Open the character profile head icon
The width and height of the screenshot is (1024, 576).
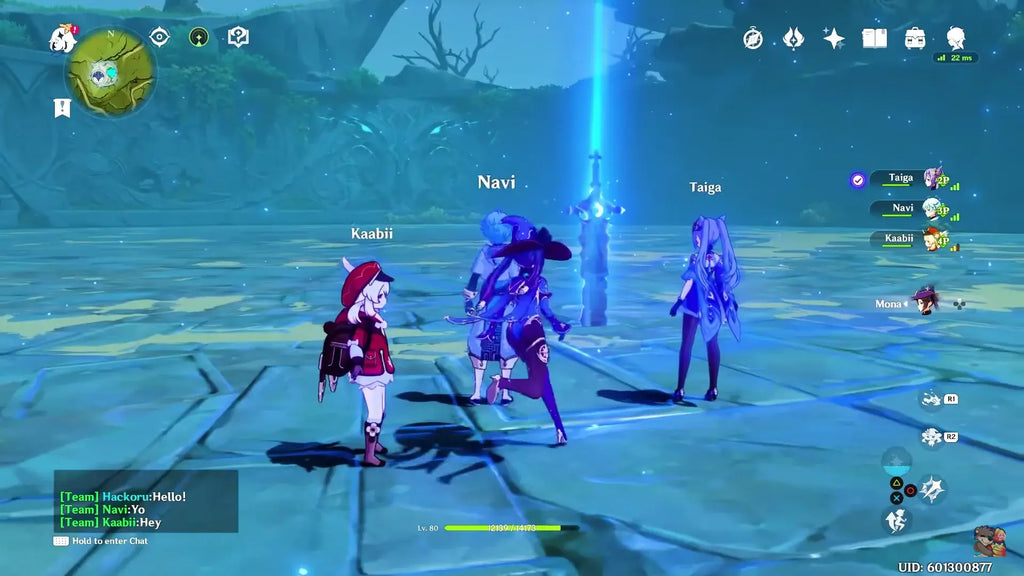[x=955, y=38]
